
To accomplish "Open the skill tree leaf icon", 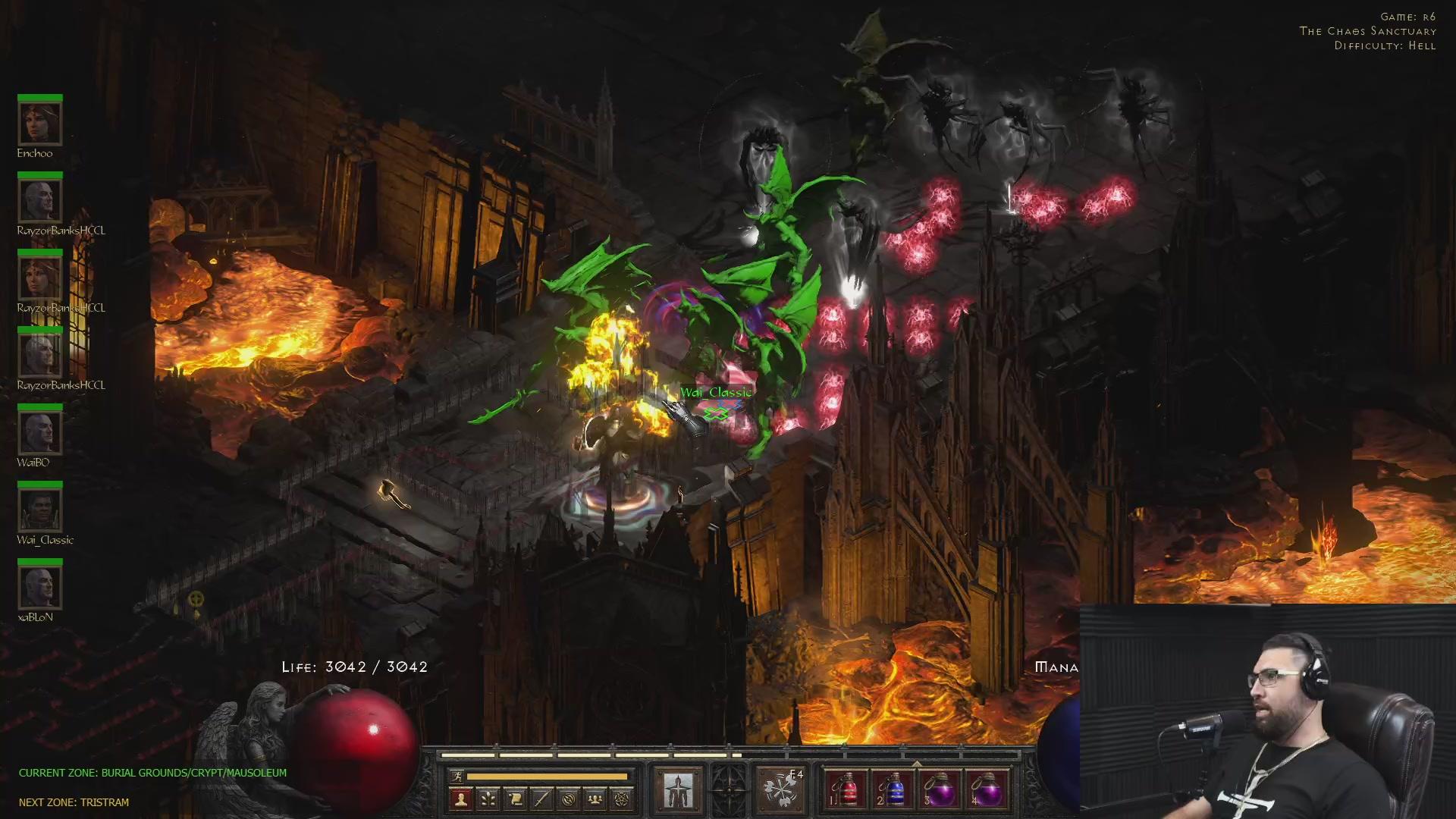I will [x=488, y=799].
